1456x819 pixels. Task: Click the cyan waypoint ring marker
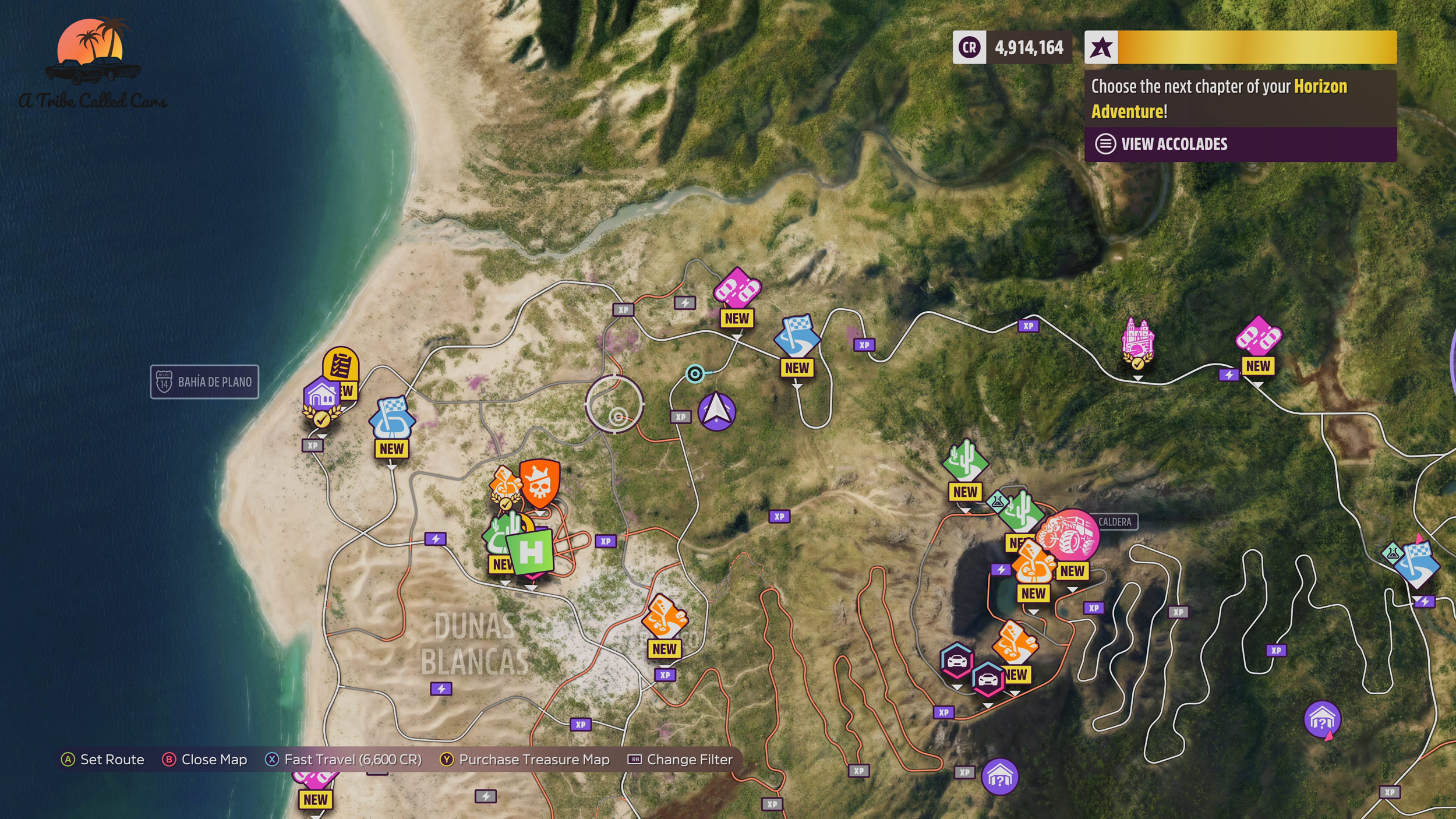(695, 373)
